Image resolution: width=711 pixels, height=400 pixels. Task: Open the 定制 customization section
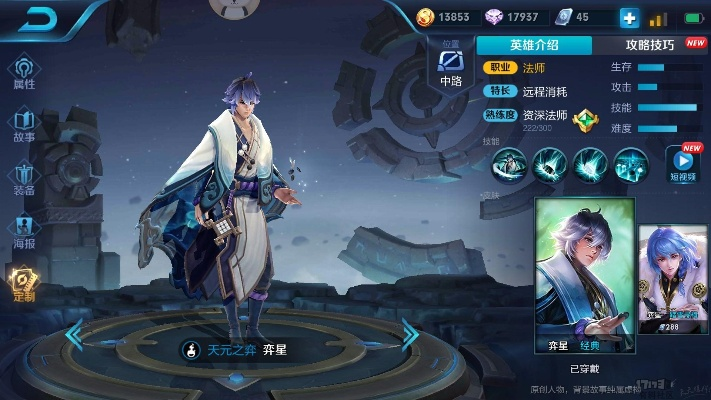click(24, 285)
